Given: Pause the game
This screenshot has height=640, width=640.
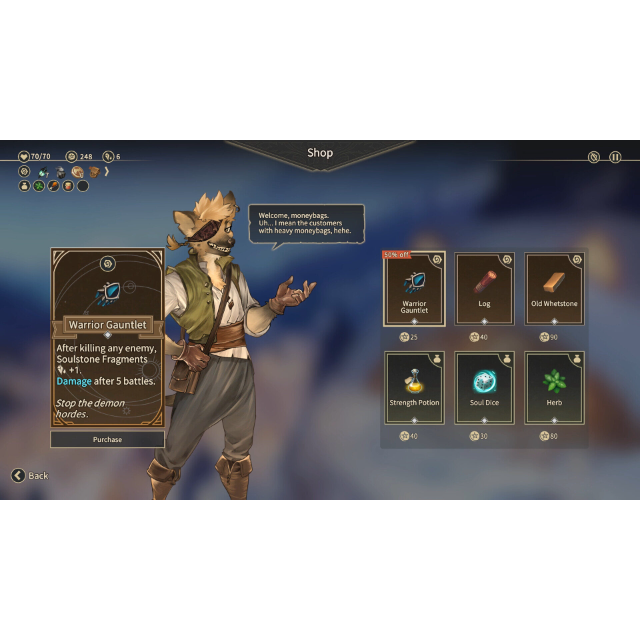Looking at the screenshot, I should coord(615,157).
